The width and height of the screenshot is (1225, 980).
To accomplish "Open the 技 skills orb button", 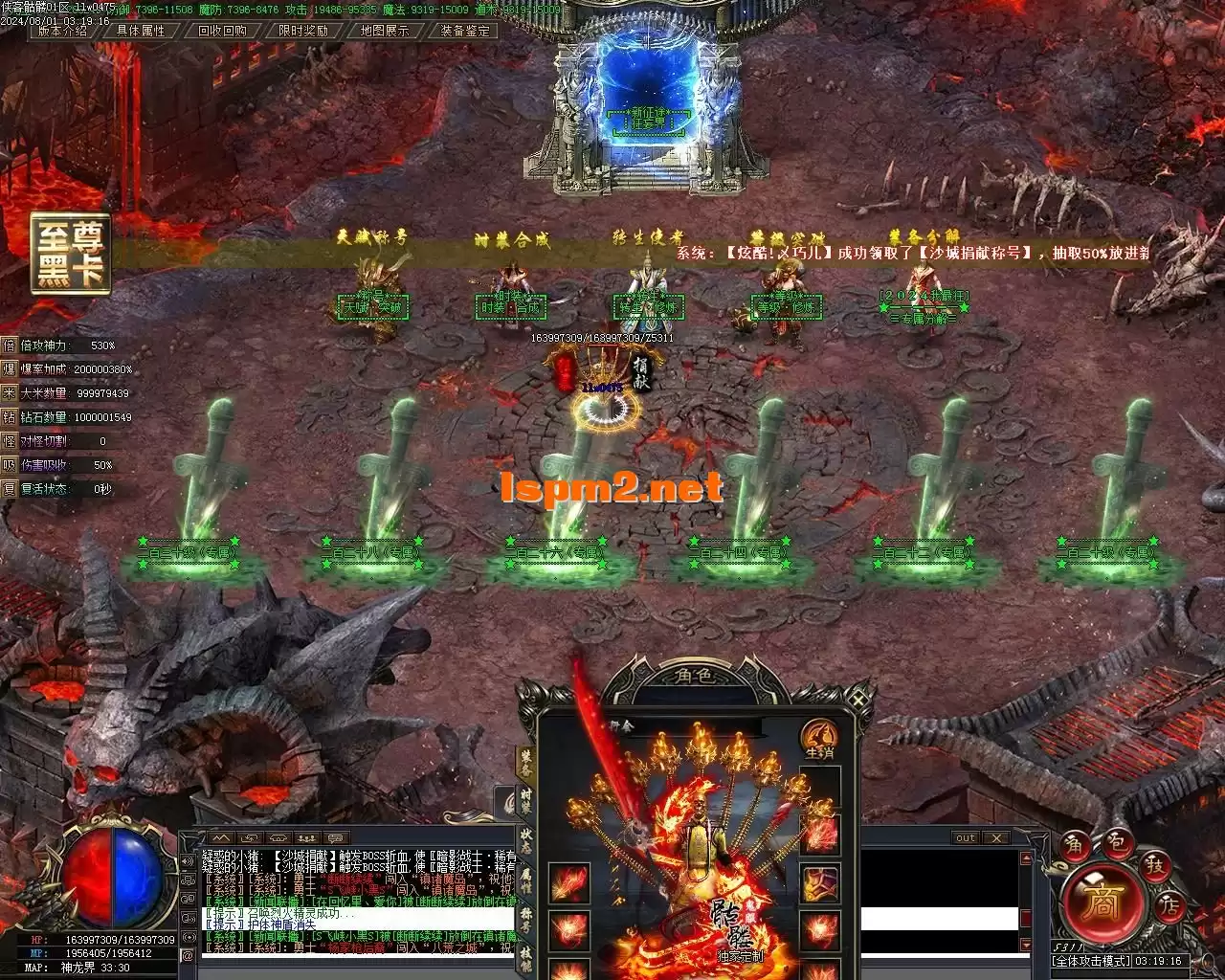I will [x=1155, y=864].
